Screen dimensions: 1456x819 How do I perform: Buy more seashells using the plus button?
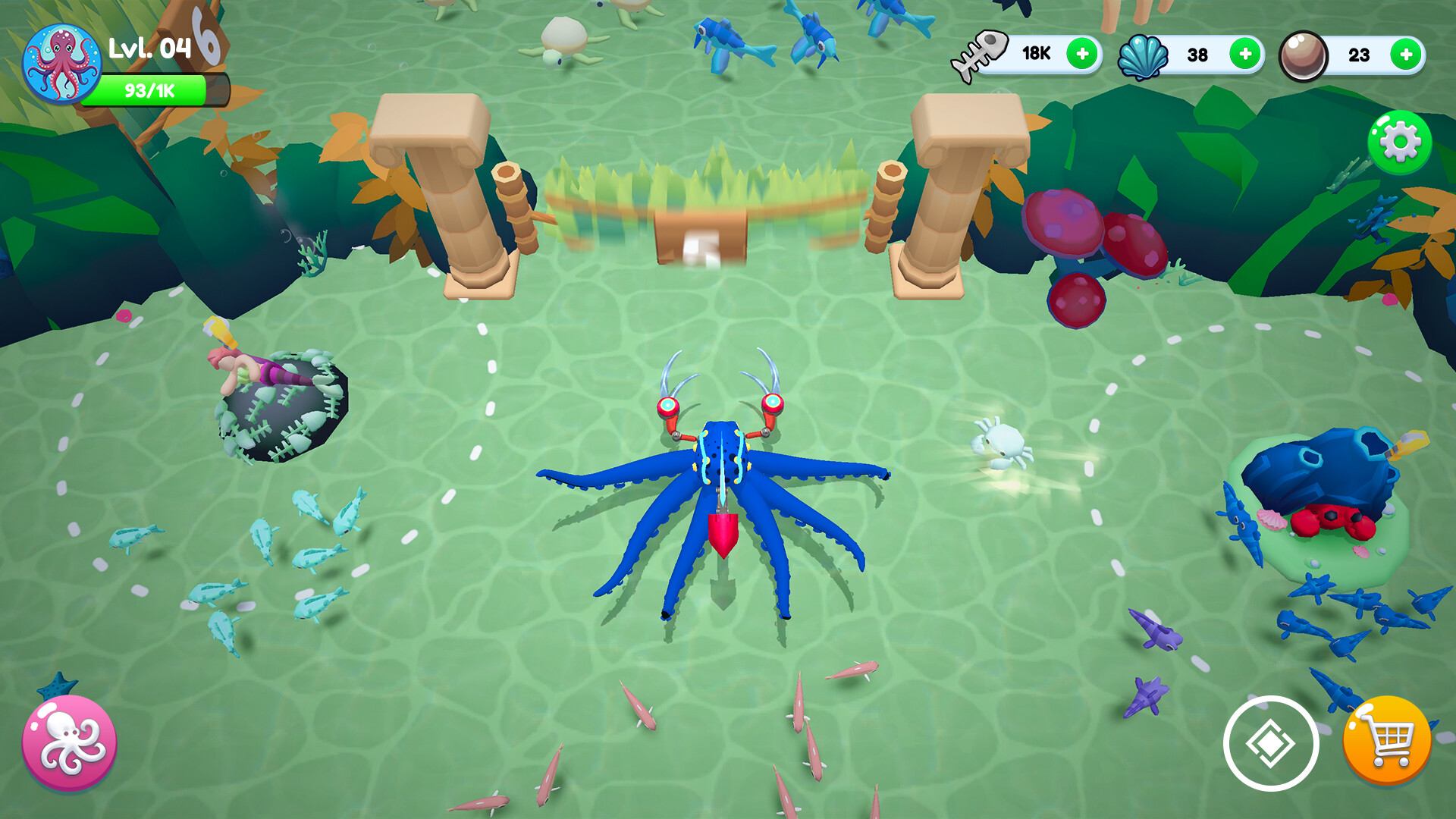coord(1244,53)
